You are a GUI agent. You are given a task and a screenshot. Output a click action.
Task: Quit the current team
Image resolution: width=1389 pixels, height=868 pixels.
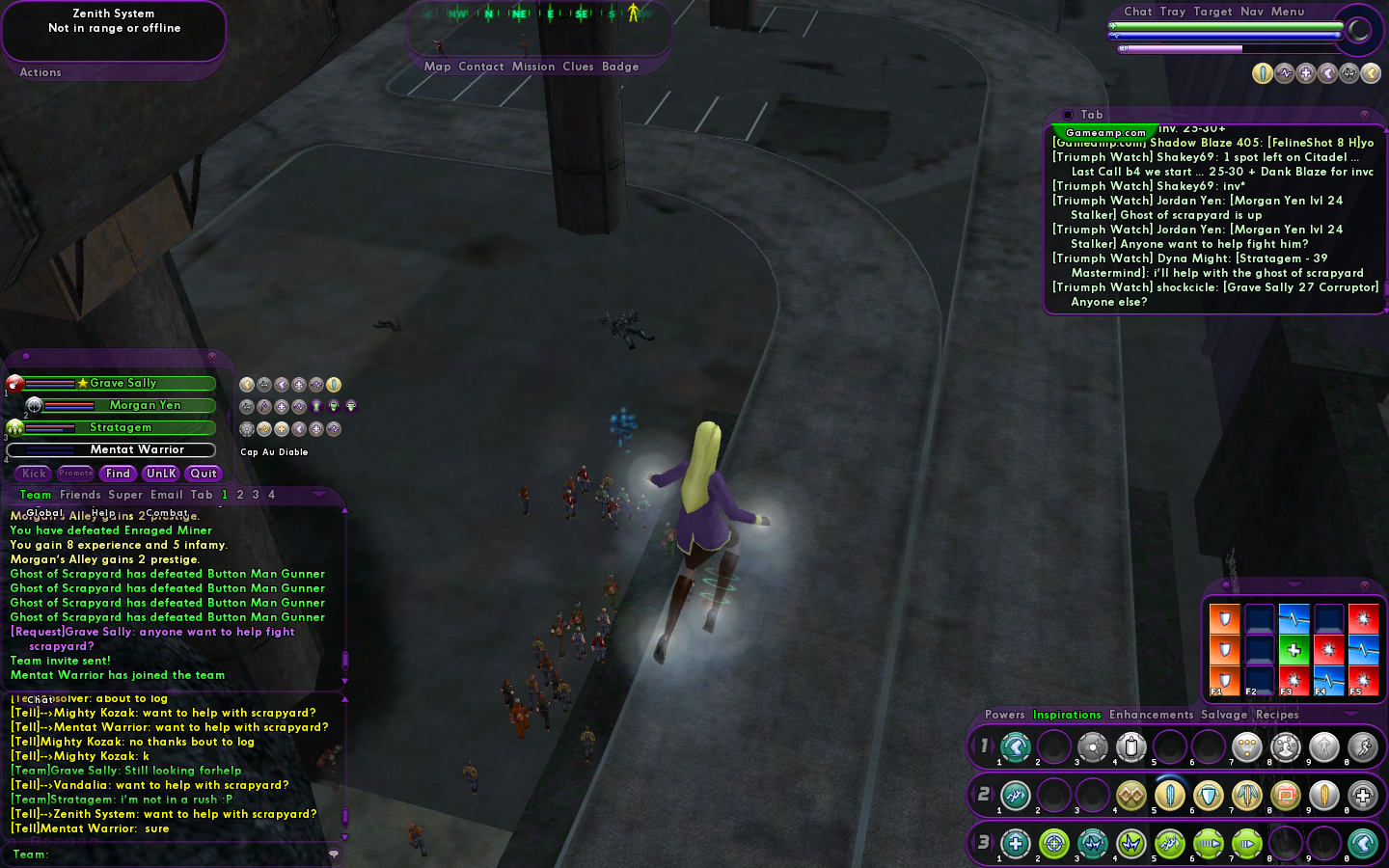[x=204, y=474]
